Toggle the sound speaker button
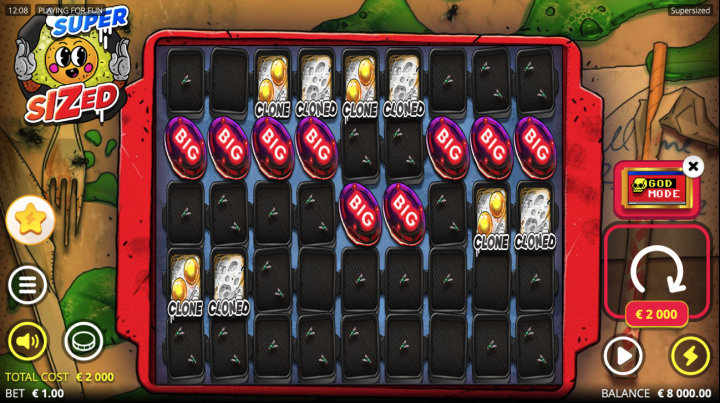 point(28,342)
